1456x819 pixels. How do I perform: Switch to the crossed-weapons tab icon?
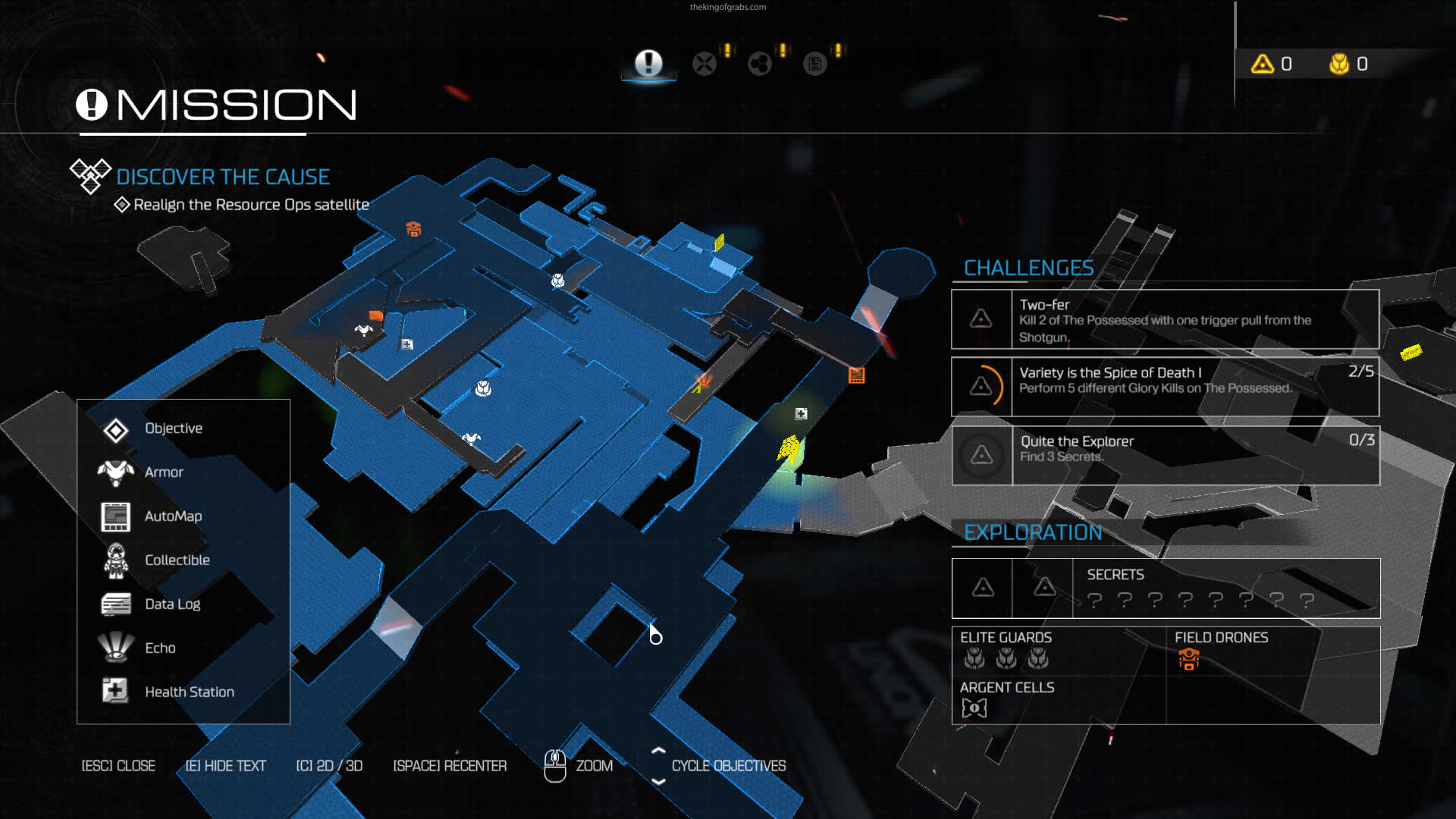704,64
